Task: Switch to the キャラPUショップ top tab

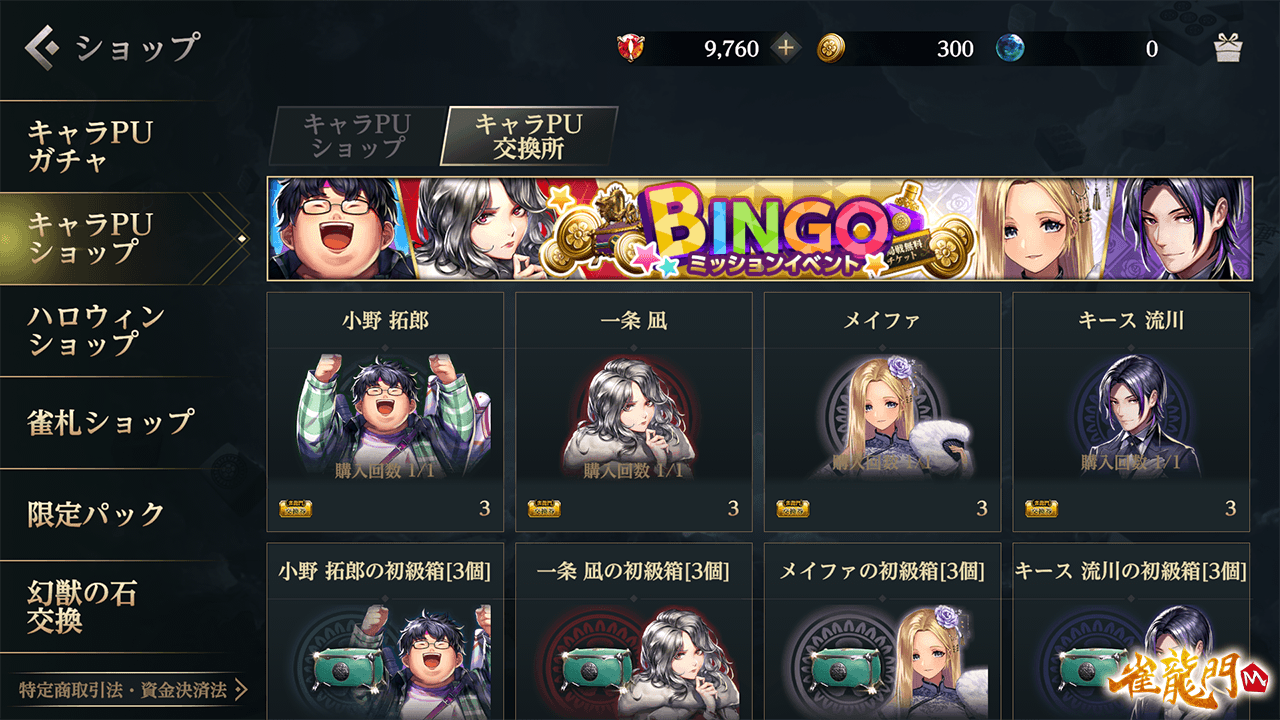Action: pos(356,136)
